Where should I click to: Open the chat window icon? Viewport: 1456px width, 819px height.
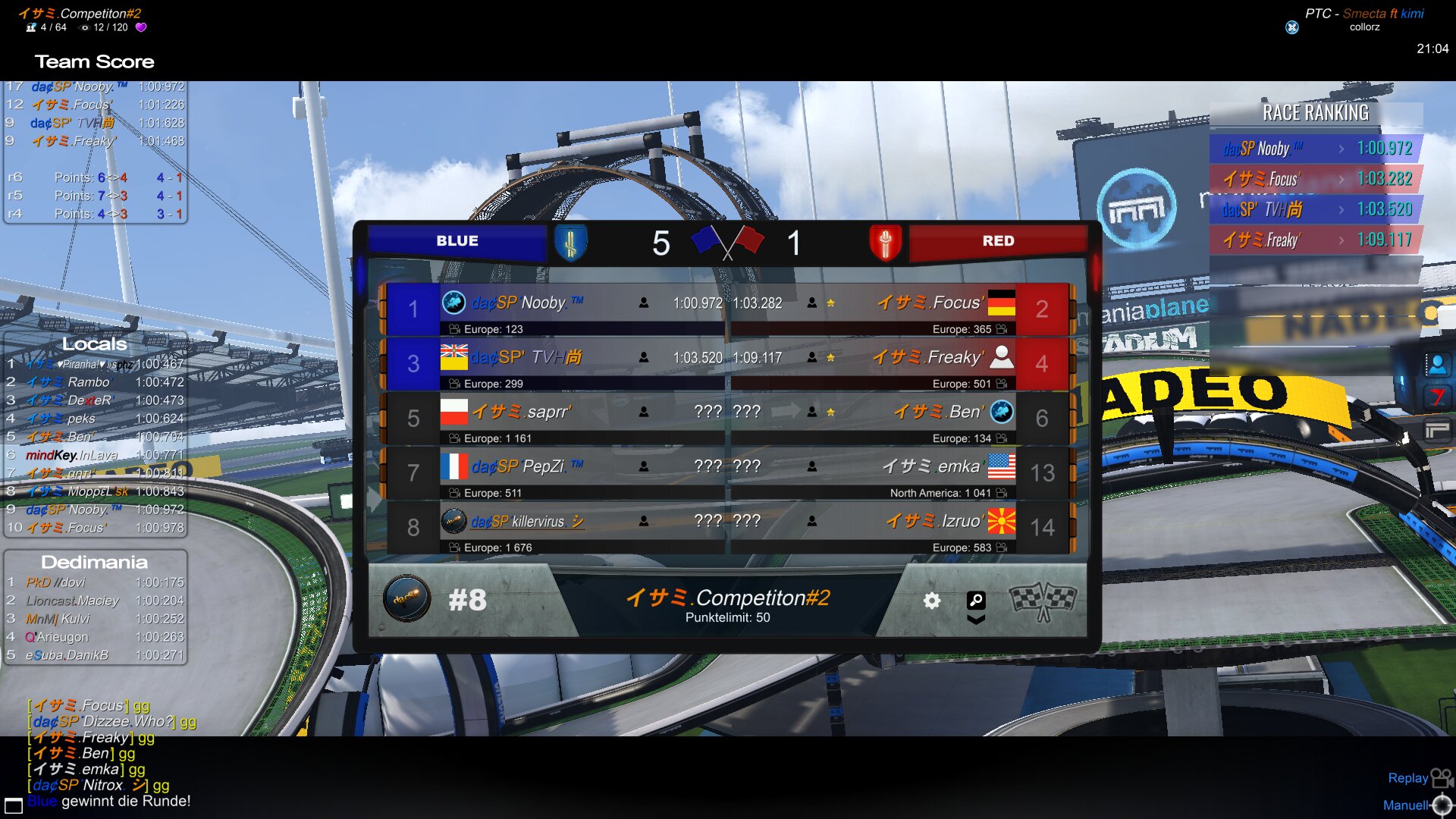14,805
